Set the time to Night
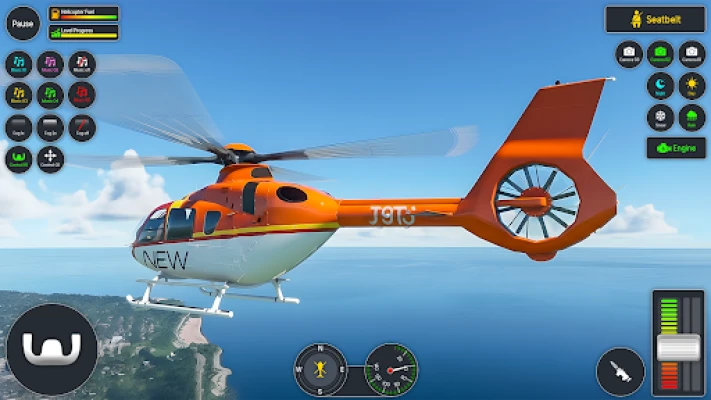The image size is (711, 400). [660, 86]
